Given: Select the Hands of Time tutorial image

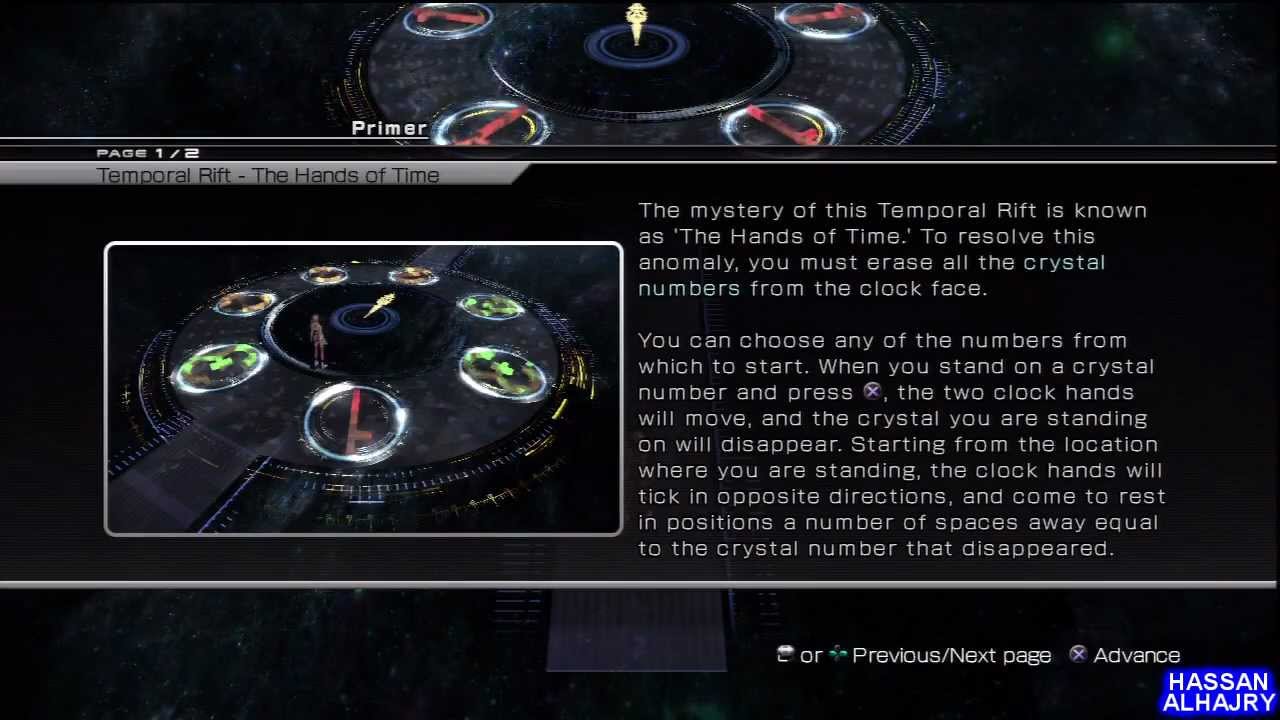Looking at the screenshot, I should pyautogui.click(x=363, y=389).
